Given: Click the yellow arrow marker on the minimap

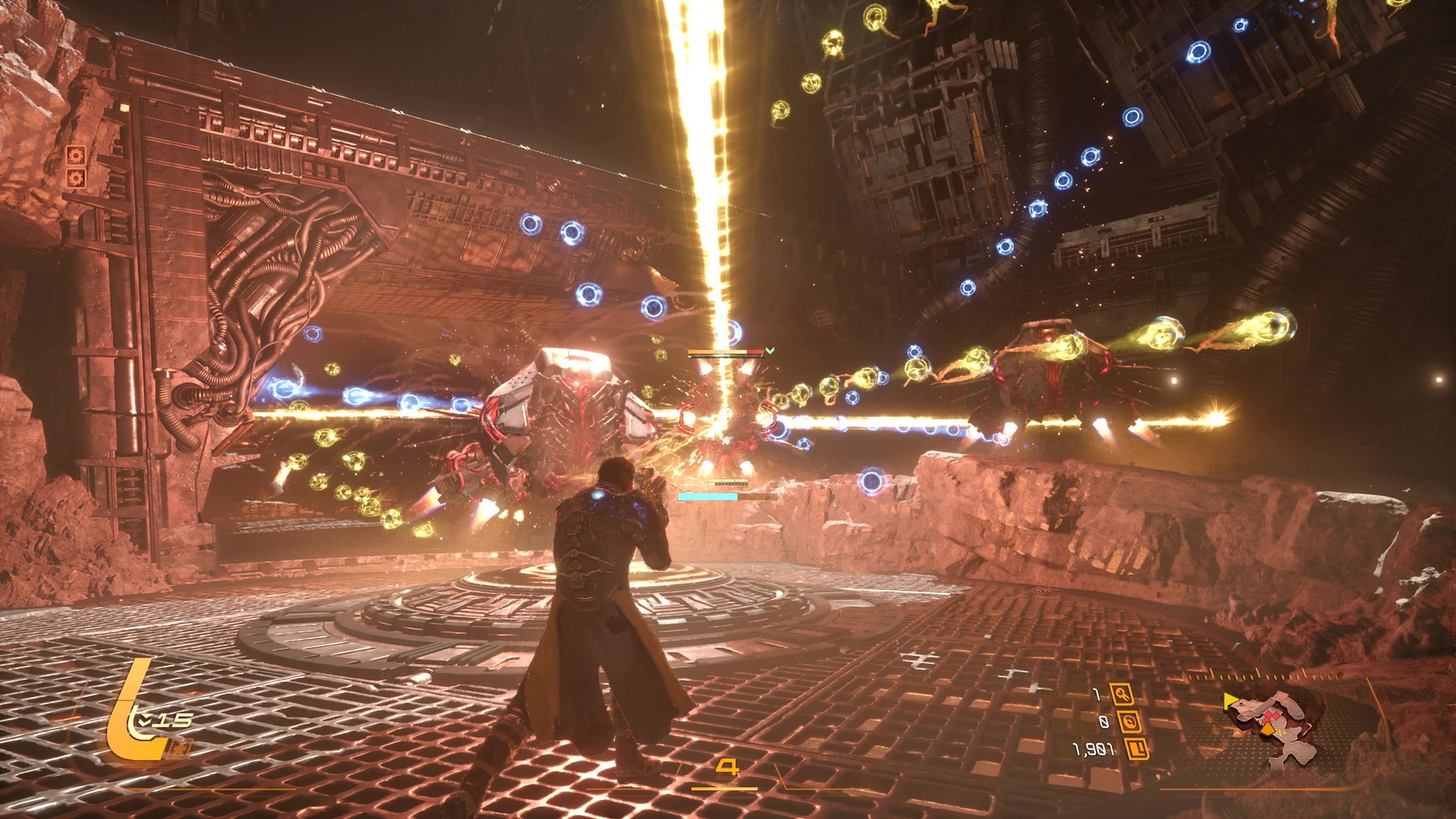Looking at the screenshot, I should [x=1230, y=701].
